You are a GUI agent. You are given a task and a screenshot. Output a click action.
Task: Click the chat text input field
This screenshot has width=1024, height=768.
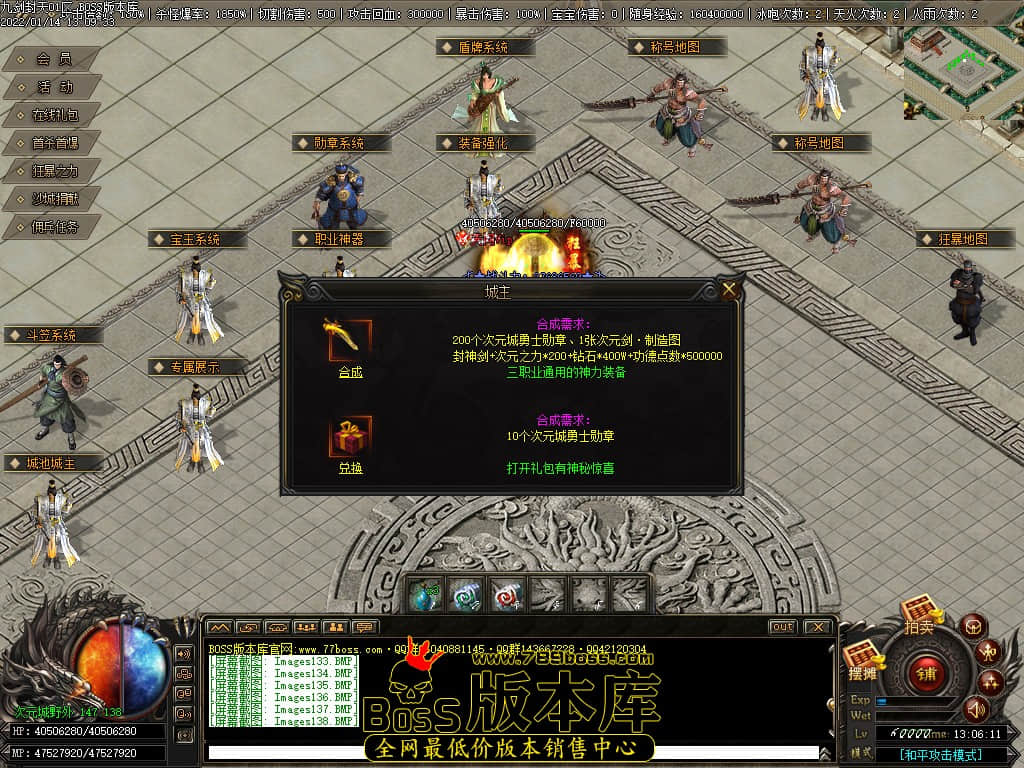point(510,752)
